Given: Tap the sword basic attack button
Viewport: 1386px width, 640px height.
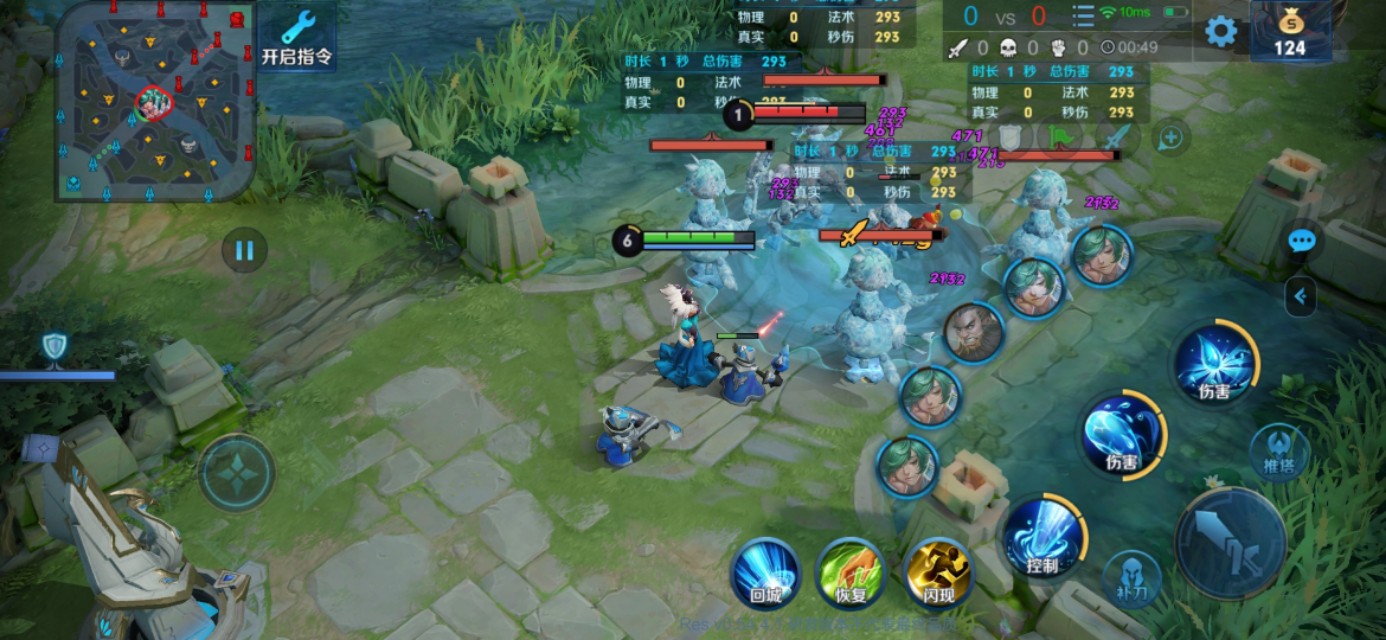Looking at the screenshot, I should click(1230, 543).
